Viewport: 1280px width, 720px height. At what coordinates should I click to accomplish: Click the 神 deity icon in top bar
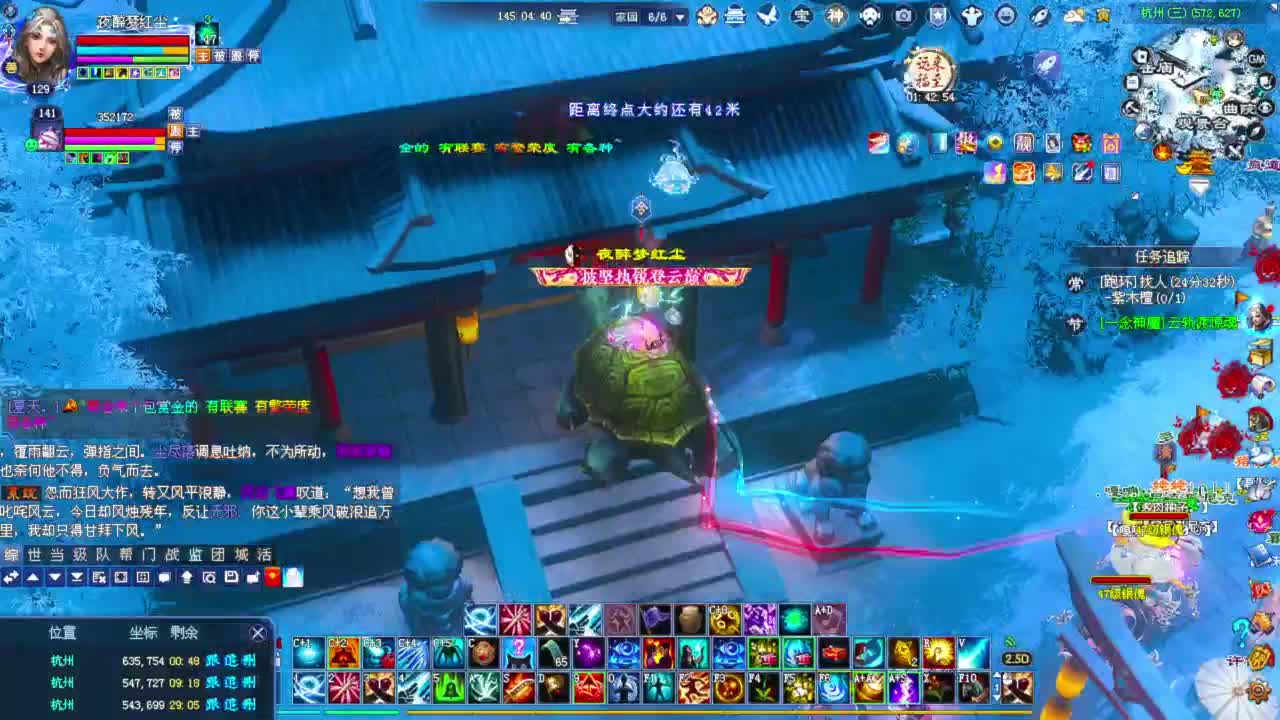(x=834, y=15)
